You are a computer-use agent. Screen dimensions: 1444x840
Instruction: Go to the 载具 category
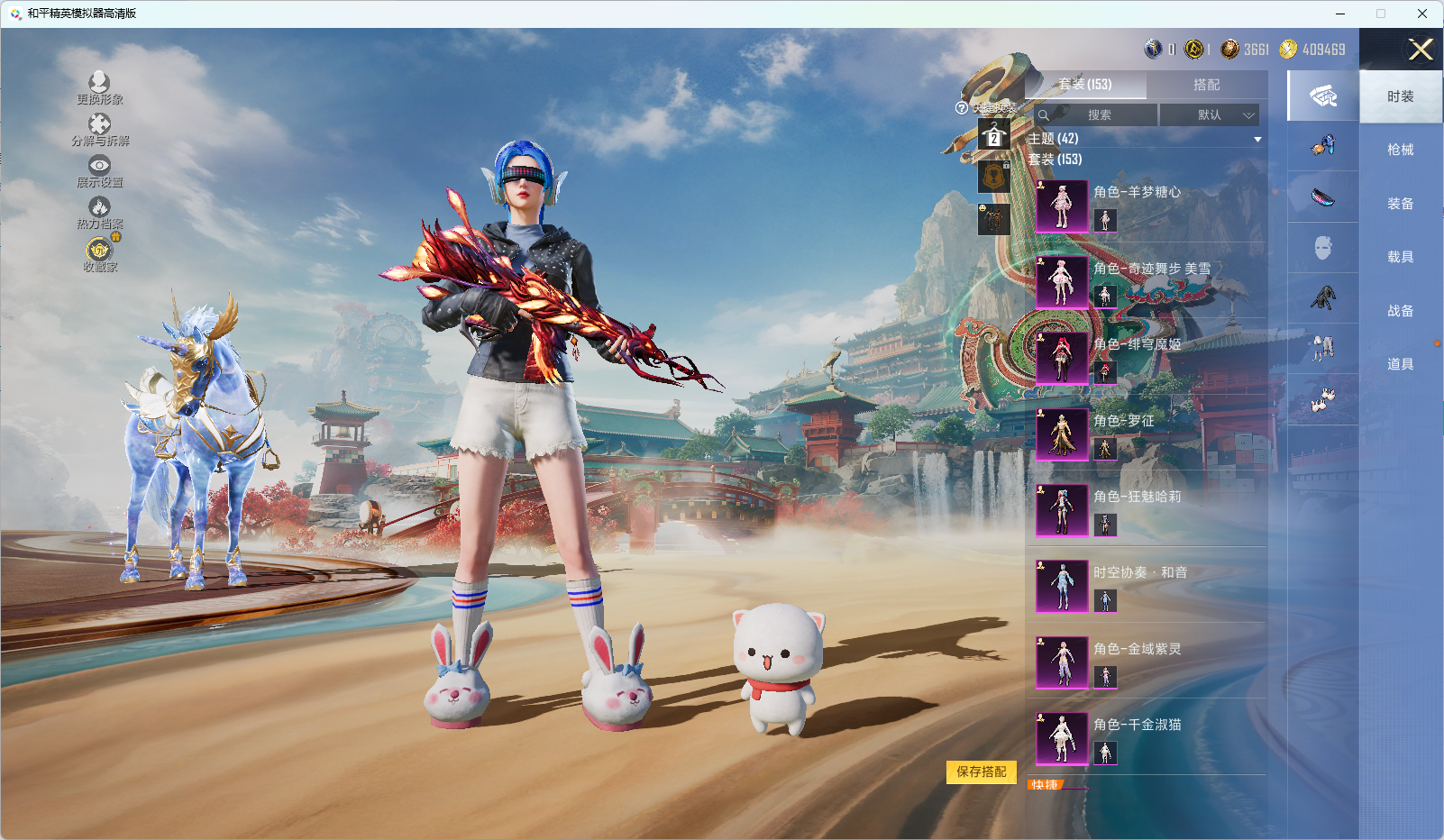point(1400,258)
